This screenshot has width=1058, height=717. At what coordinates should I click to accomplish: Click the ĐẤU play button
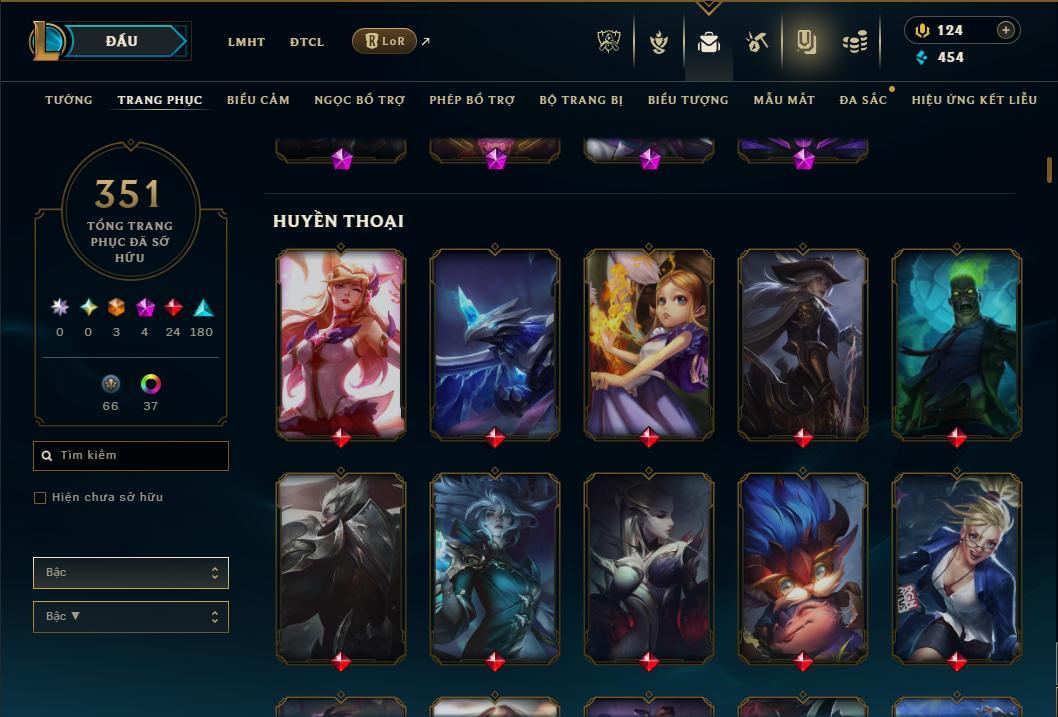point(121,41)
